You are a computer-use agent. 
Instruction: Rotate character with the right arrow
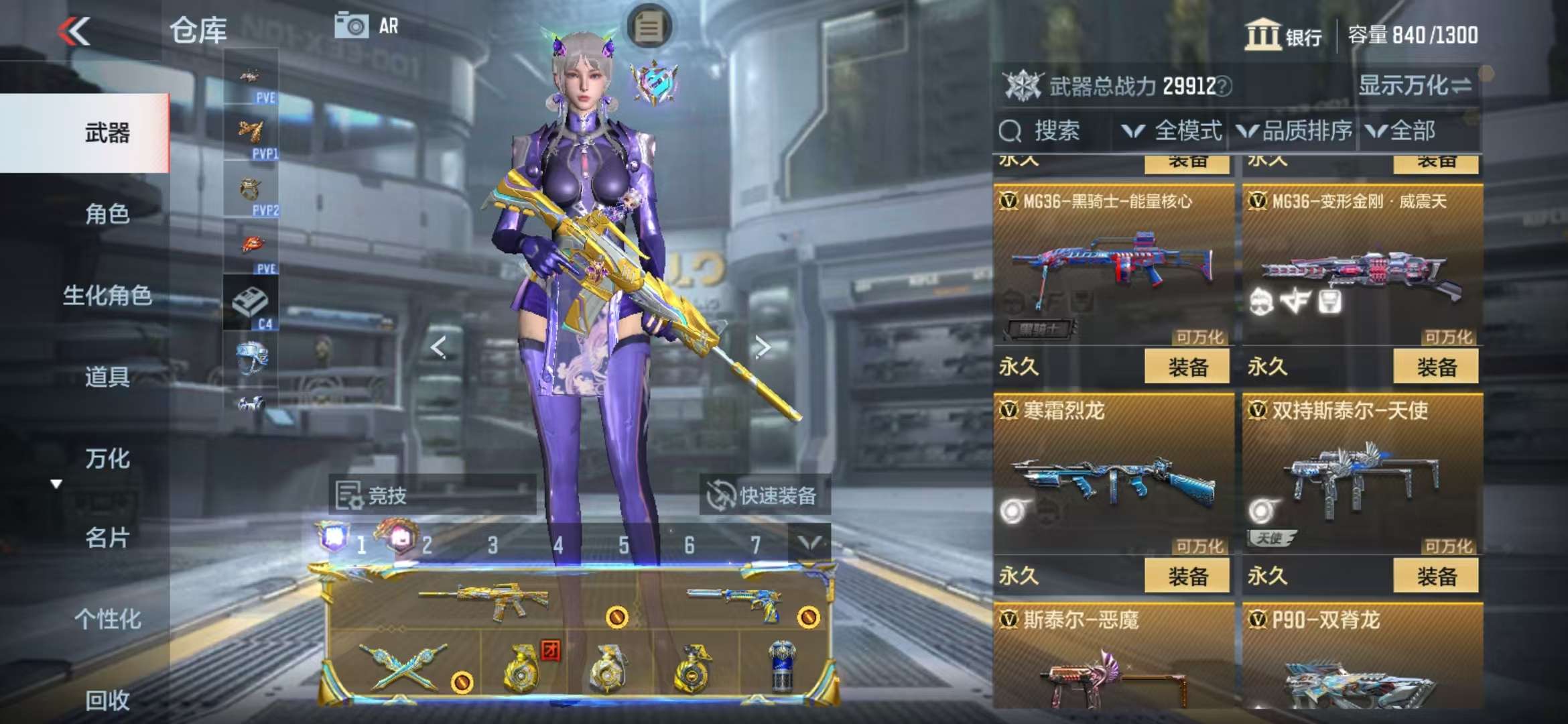tap(762, 347)
